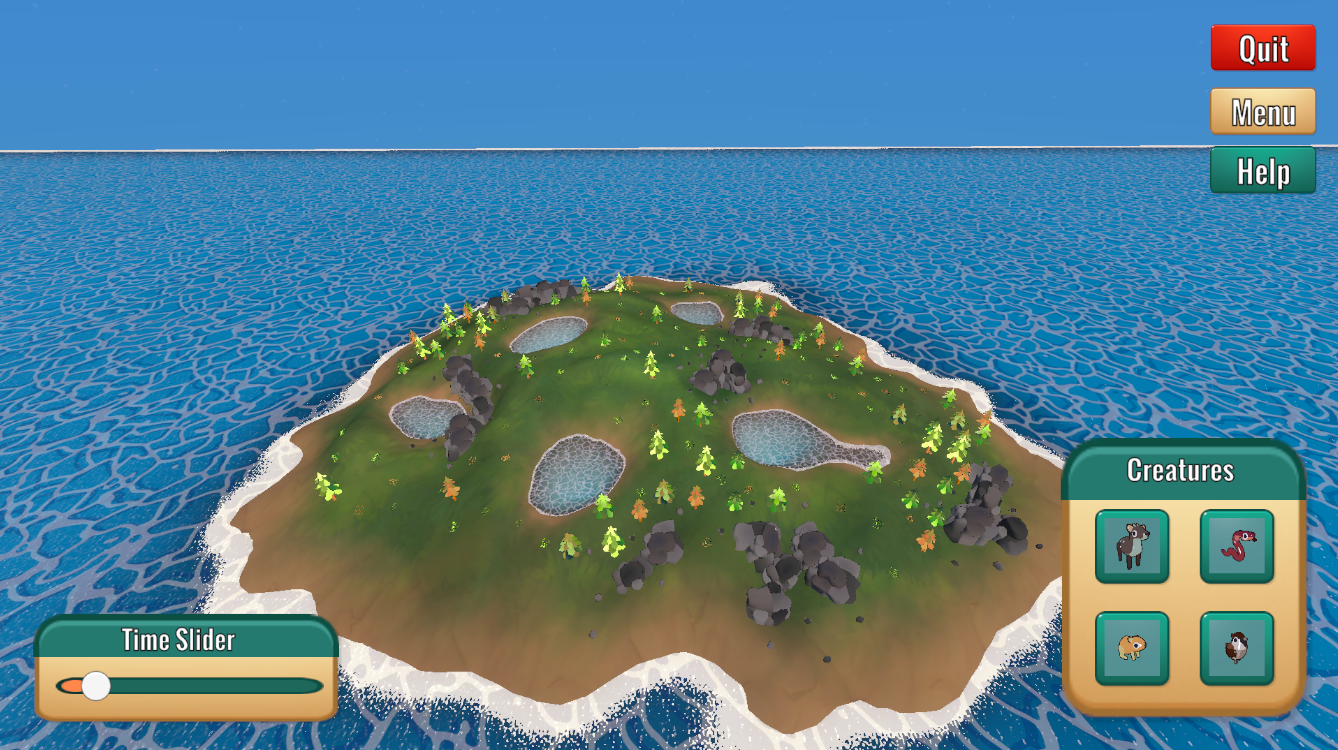The image size is (1338, 750).
Task: Click the Time Slider handle
Action: (x=97, y=684)
